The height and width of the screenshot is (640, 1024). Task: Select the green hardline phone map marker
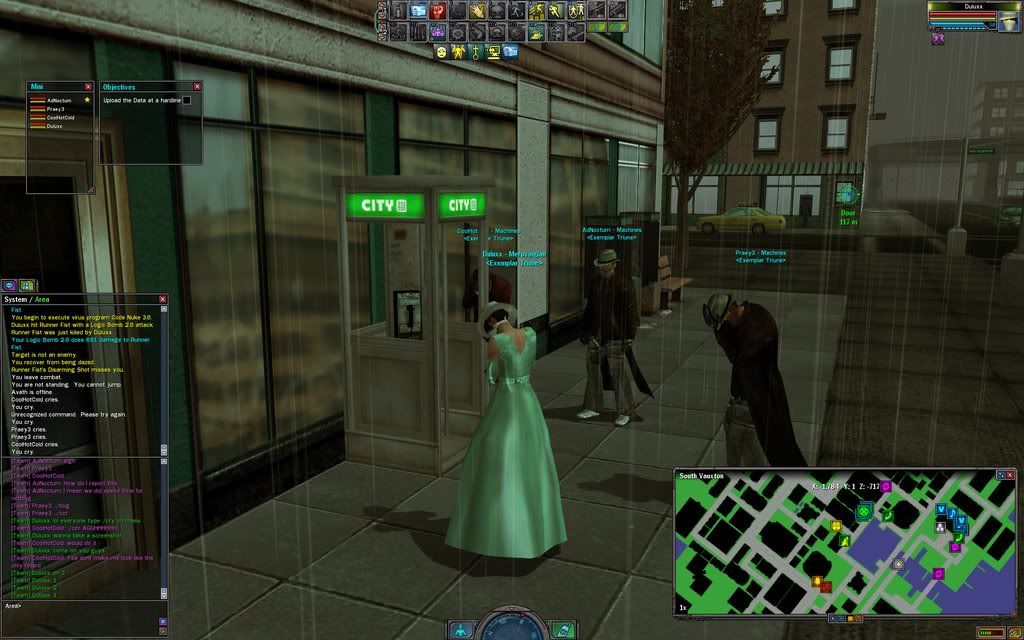[x=863, y=511]
